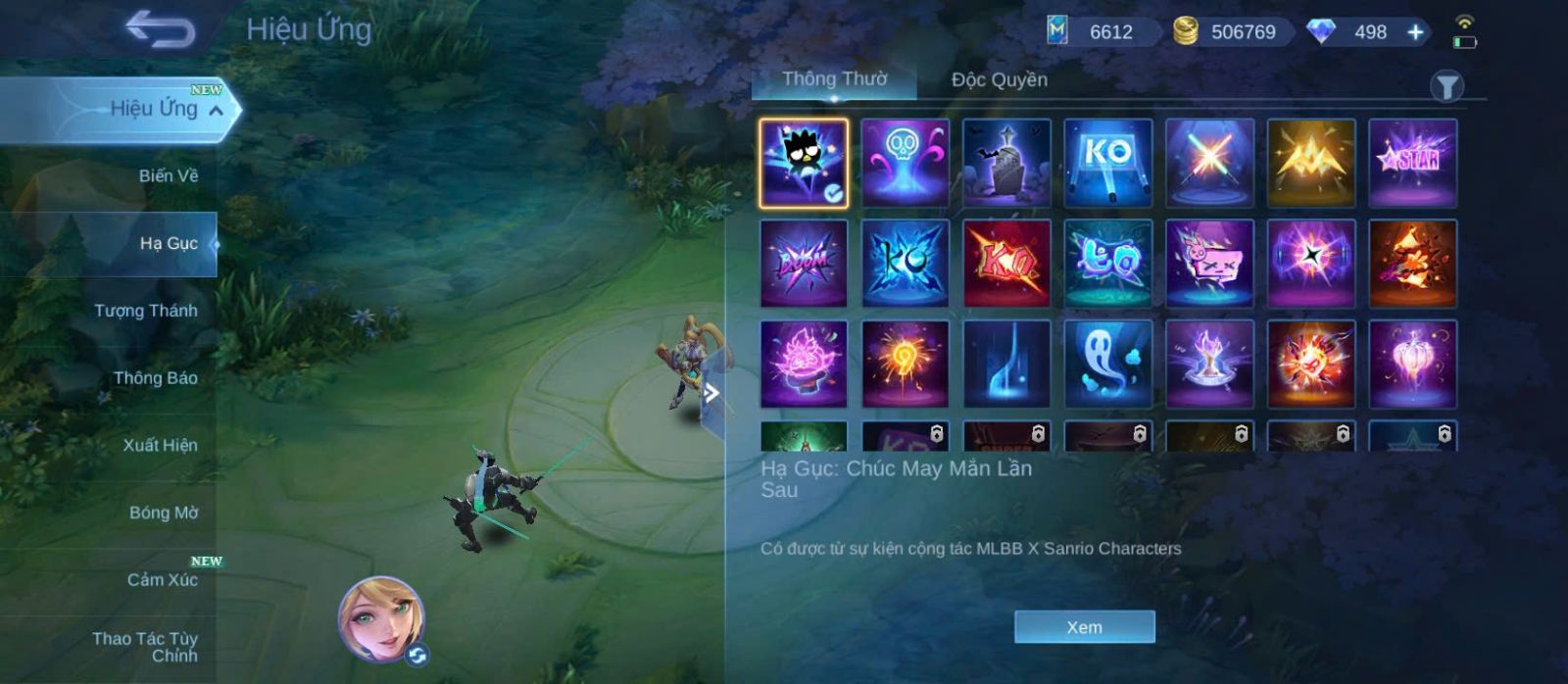The image size is (1568, 684).
Task: Add diamonds with the plus button
Action: (1415, 32)
